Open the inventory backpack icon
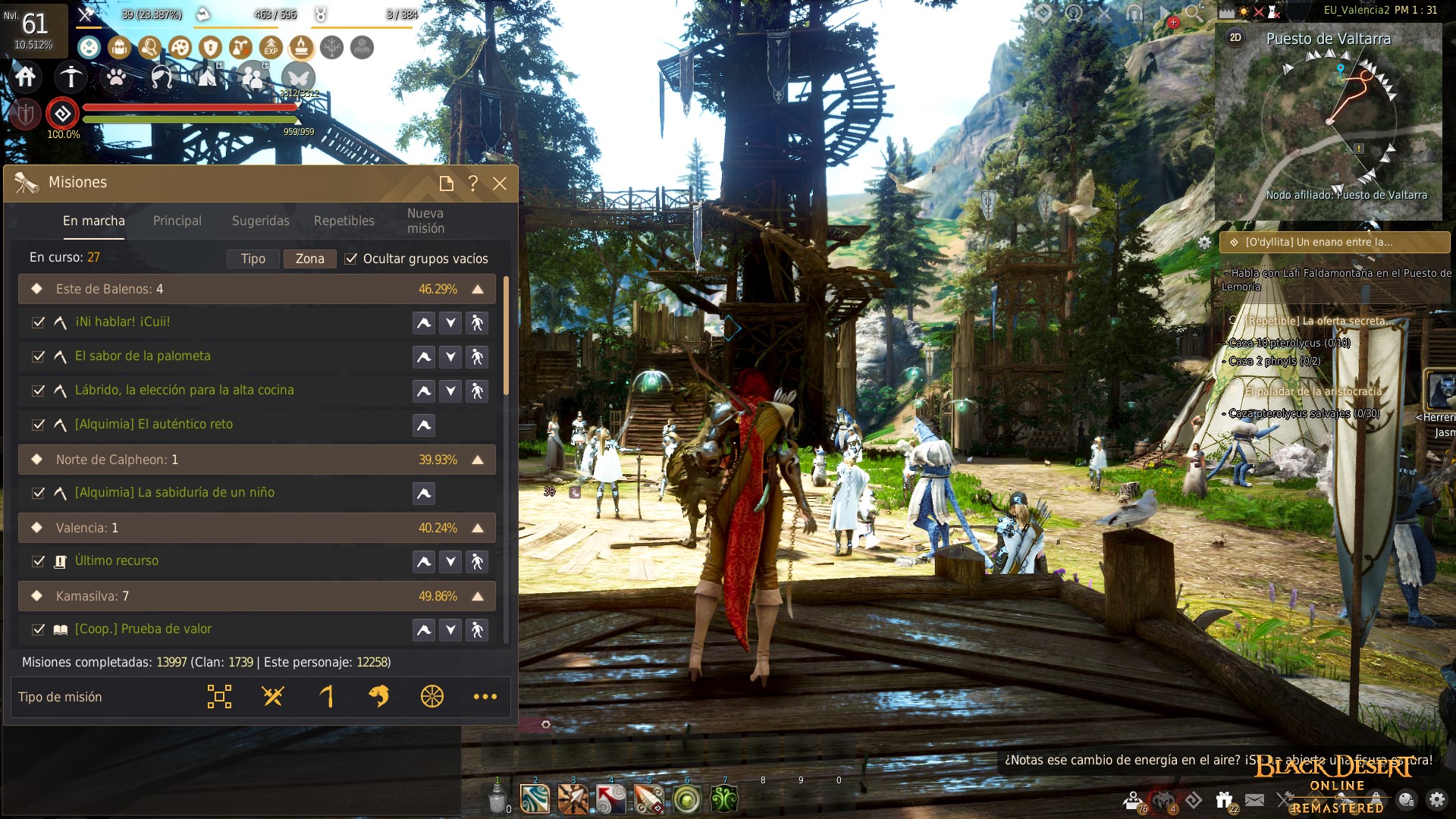 pyautogui.click(x=118, y=48)
